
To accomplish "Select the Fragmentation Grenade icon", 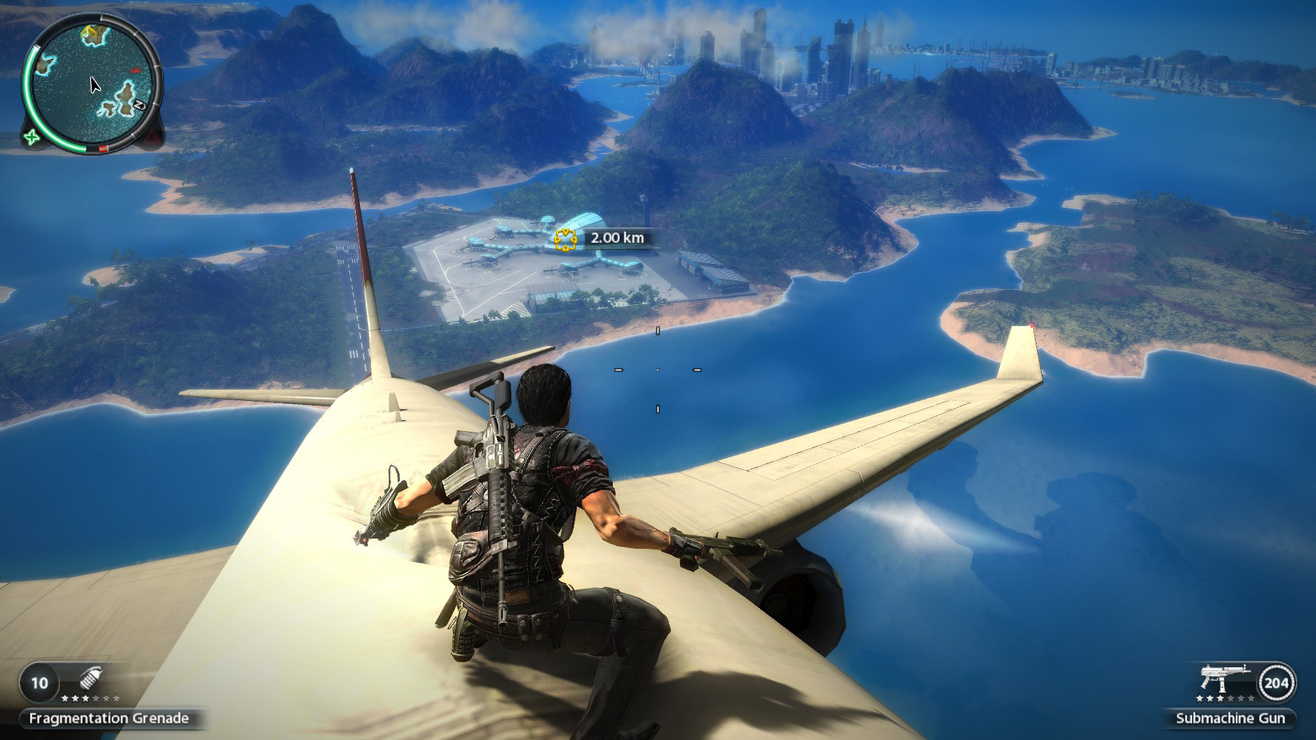I will [x=91, y=678].
